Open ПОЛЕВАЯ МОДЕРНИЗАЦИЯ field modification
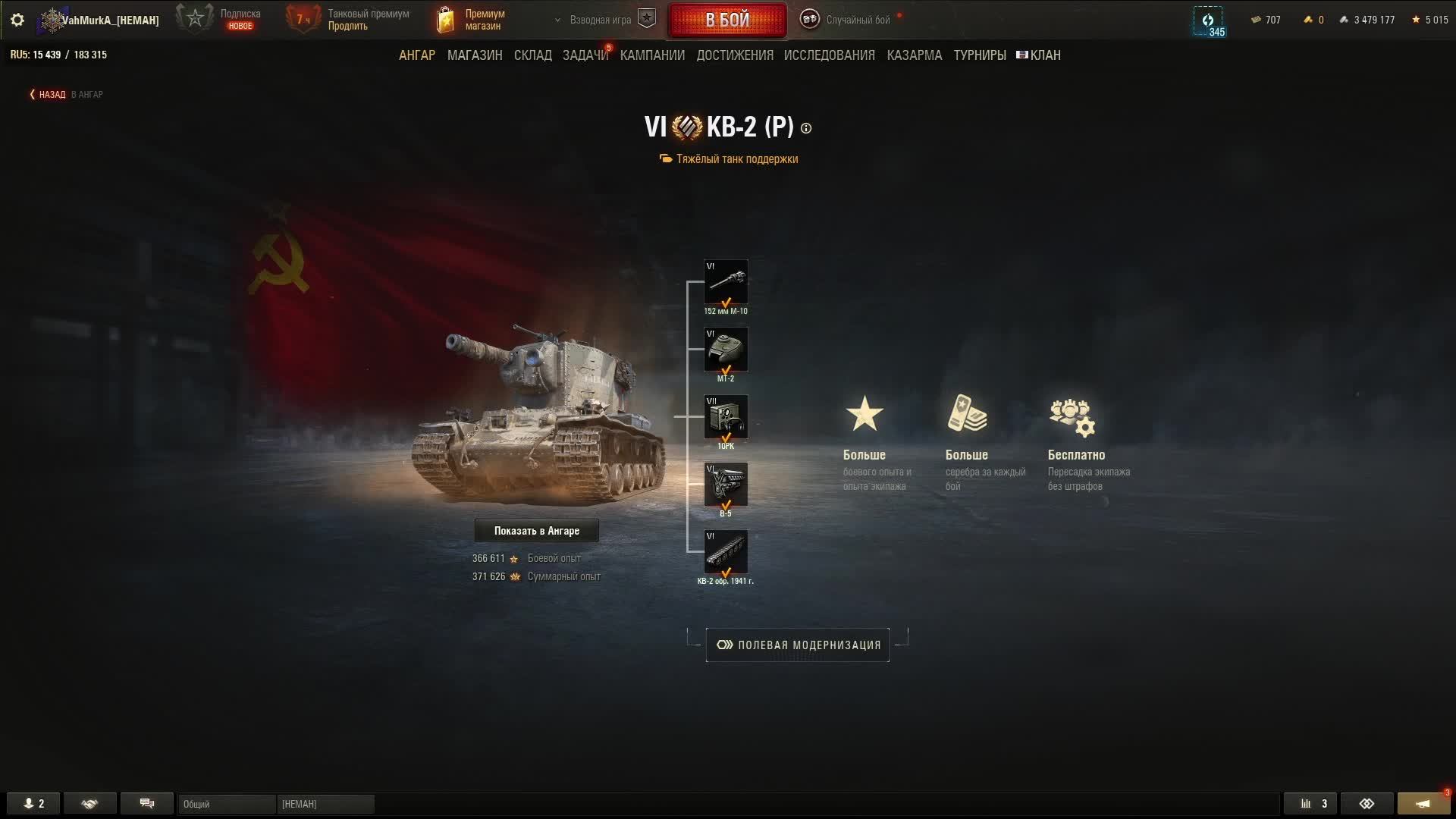The image size is (1456, 819). (x=798, y=645)
